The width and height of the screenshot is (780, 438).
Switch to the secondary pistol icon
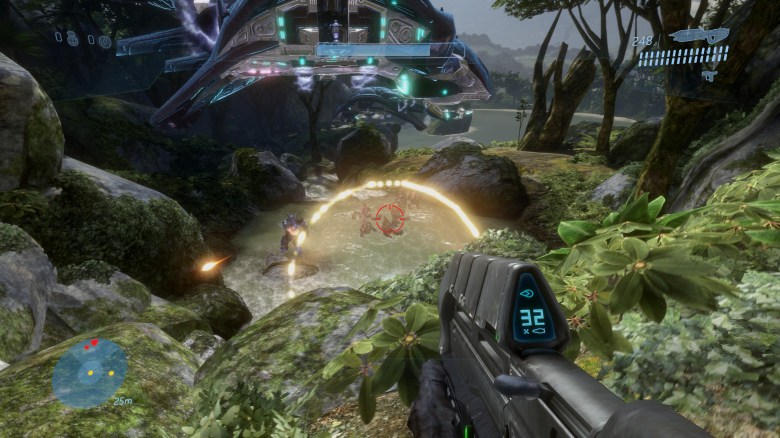pyautogui.click(x=708, y=75)
